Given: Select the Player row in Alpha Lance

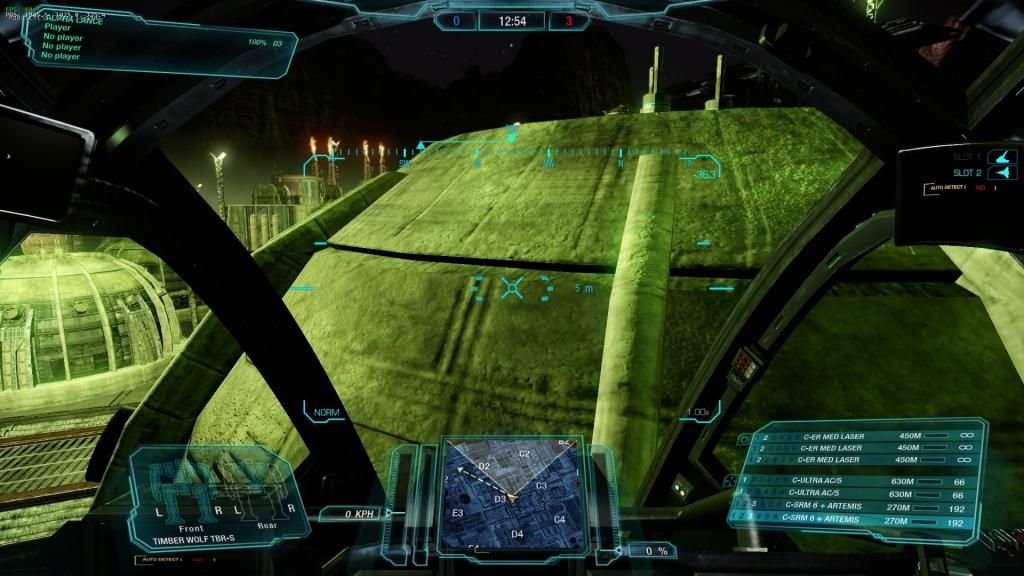Looking at the screenshot, I should click(x=58, y=27).
